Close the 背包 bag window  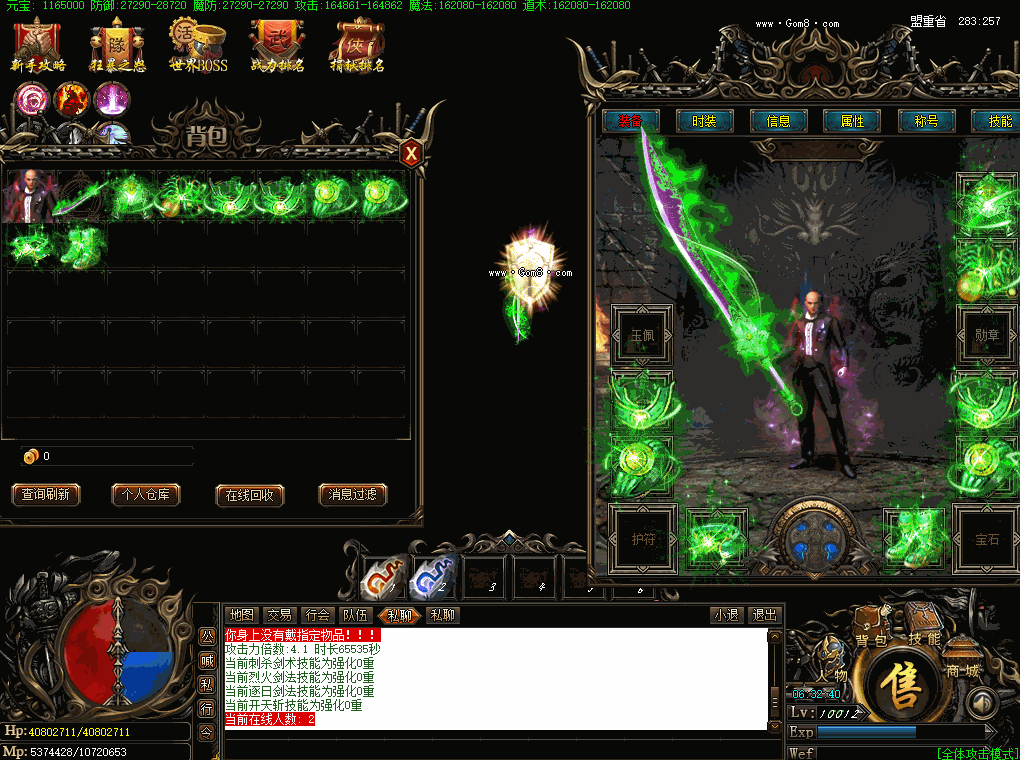coord(411,154)
